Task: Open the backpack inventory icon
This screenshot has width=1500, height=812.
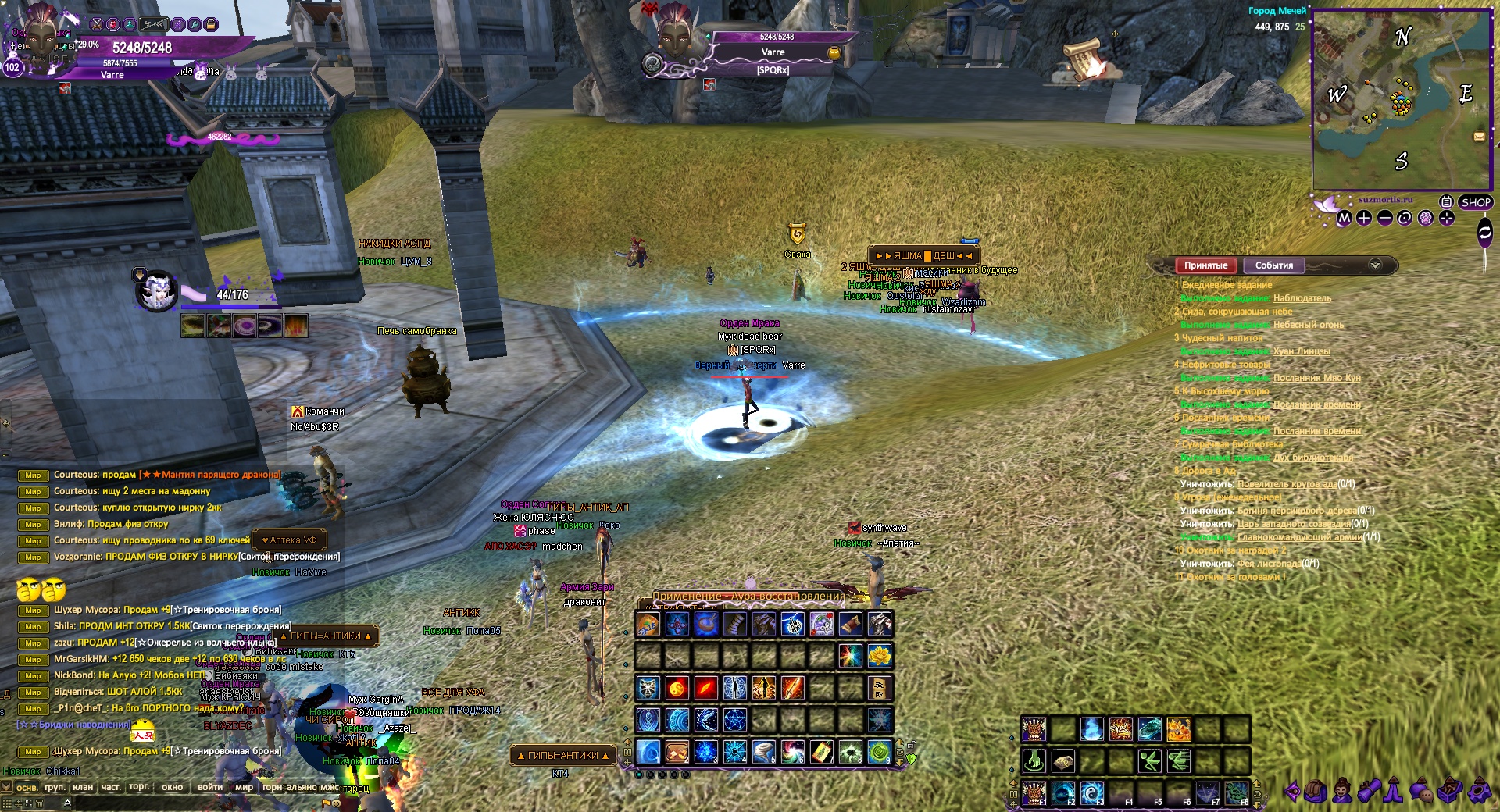Action: (1316, 792)
